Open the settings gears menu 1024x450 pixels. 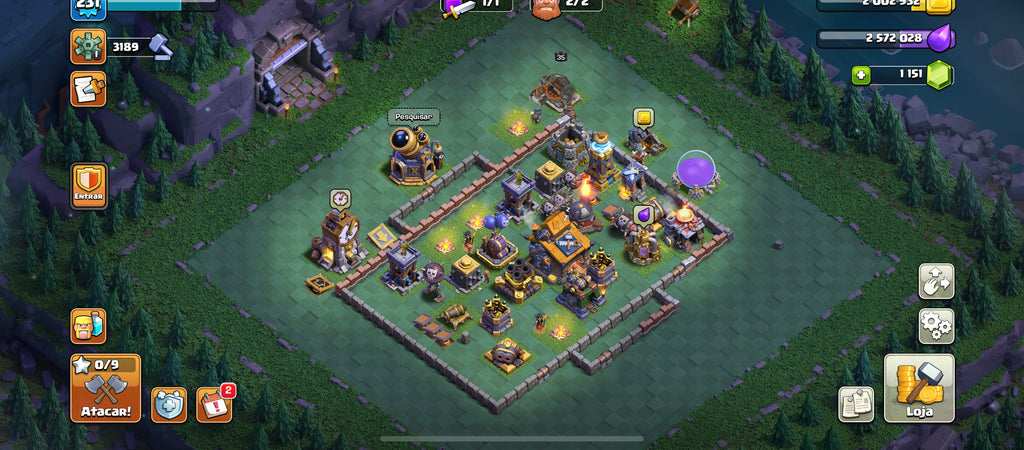936,325
